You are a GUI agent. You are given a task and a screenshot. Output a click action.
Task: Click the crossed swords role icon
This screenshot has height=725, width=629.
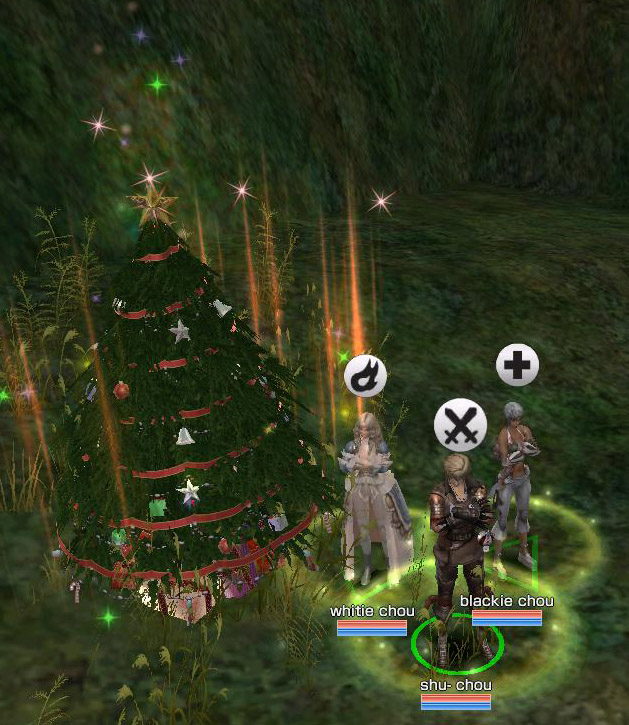(460, 425)
